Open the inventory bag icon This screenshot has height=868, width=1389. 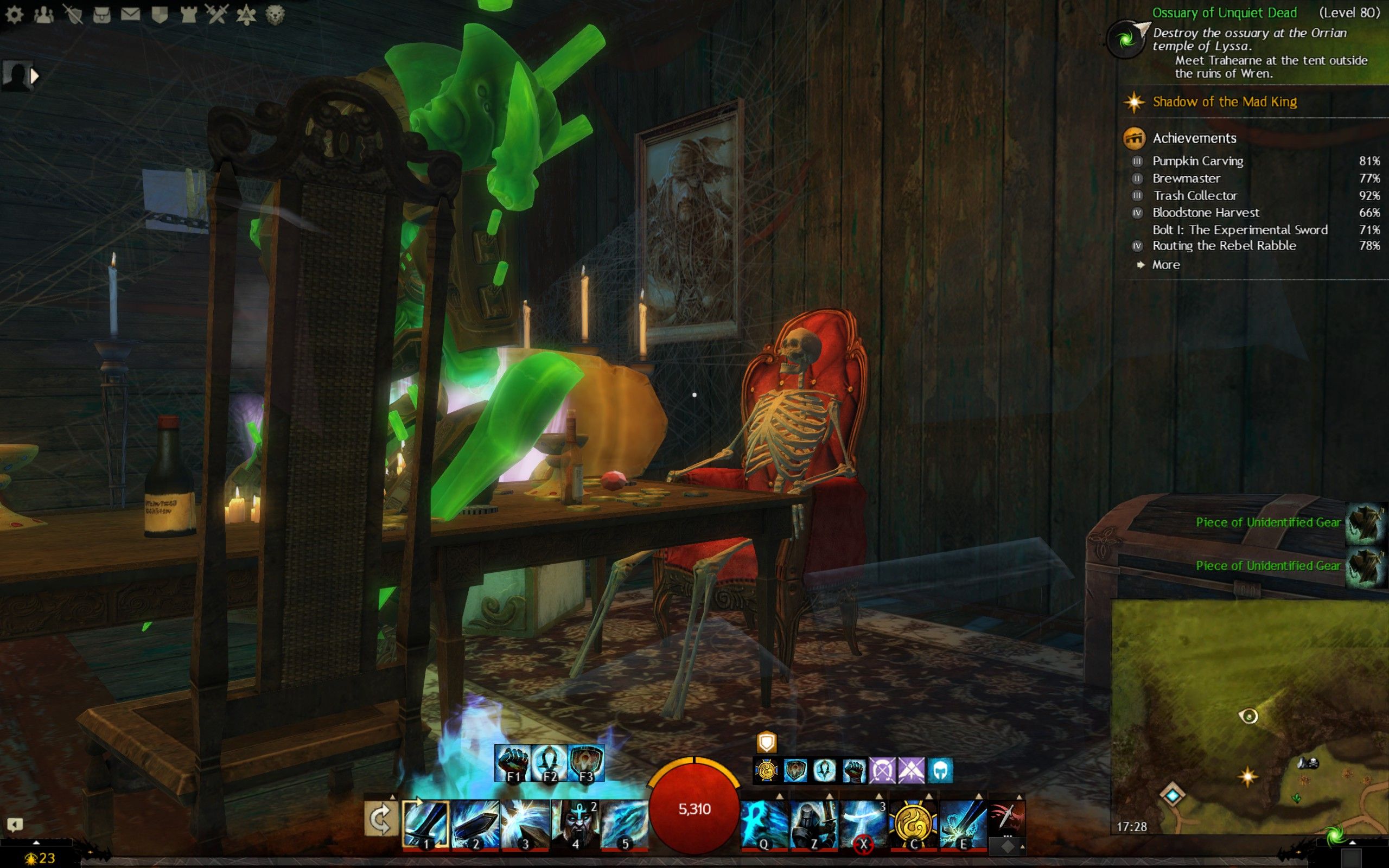tap(101, 15)
